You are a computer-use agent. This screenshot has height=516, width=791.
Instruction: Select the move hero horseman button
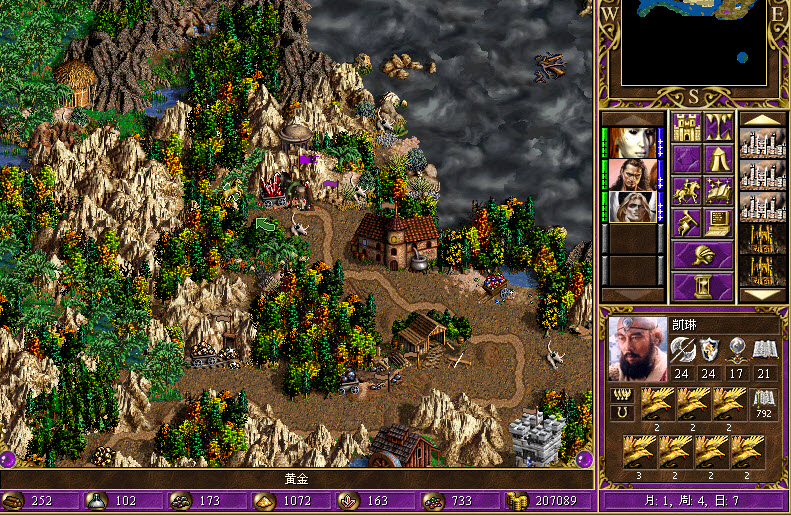click(x=686, y=190)
